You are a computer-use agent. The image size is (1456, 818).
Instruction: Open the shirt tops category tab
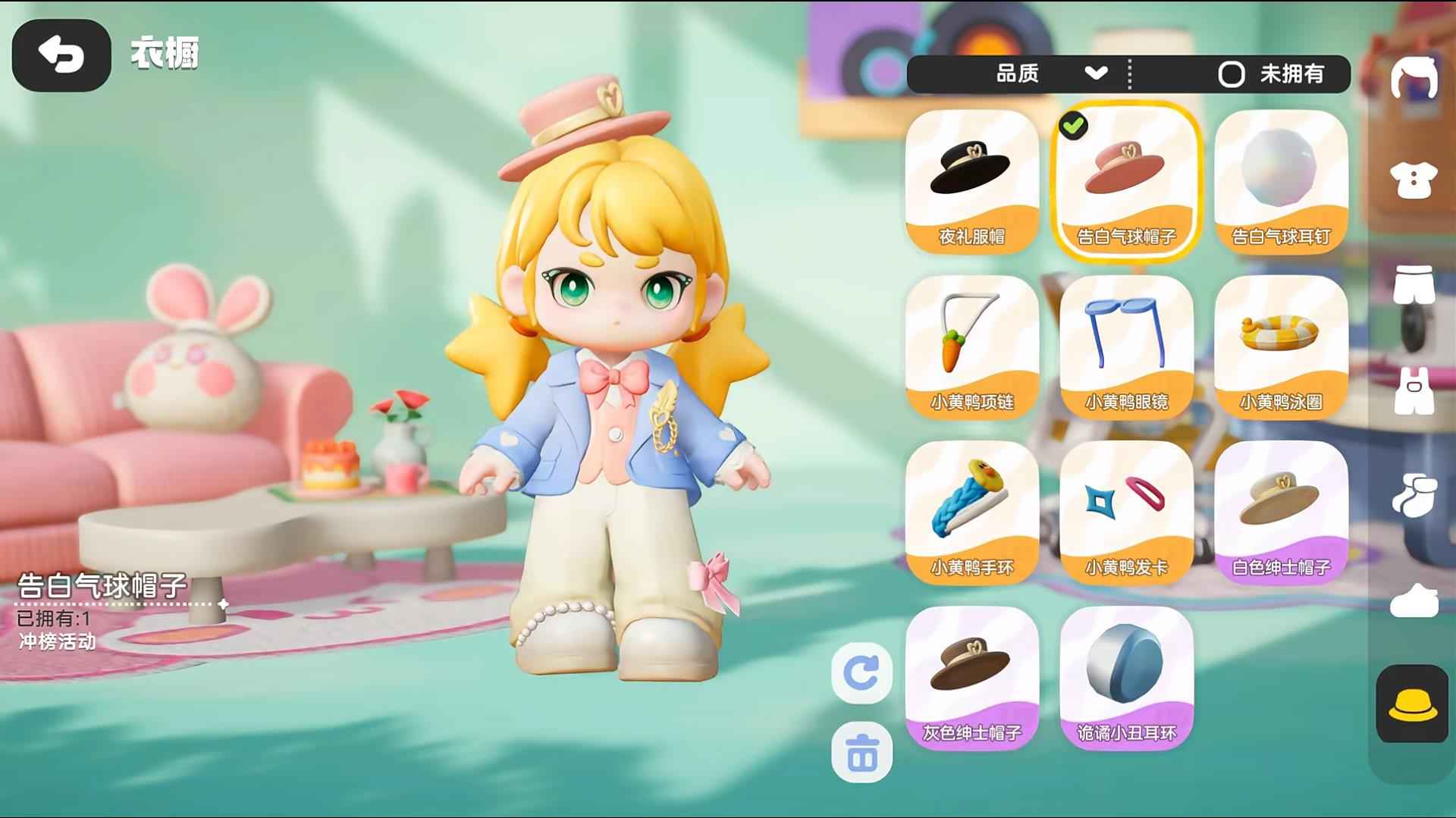click(x=1414, y=180)
